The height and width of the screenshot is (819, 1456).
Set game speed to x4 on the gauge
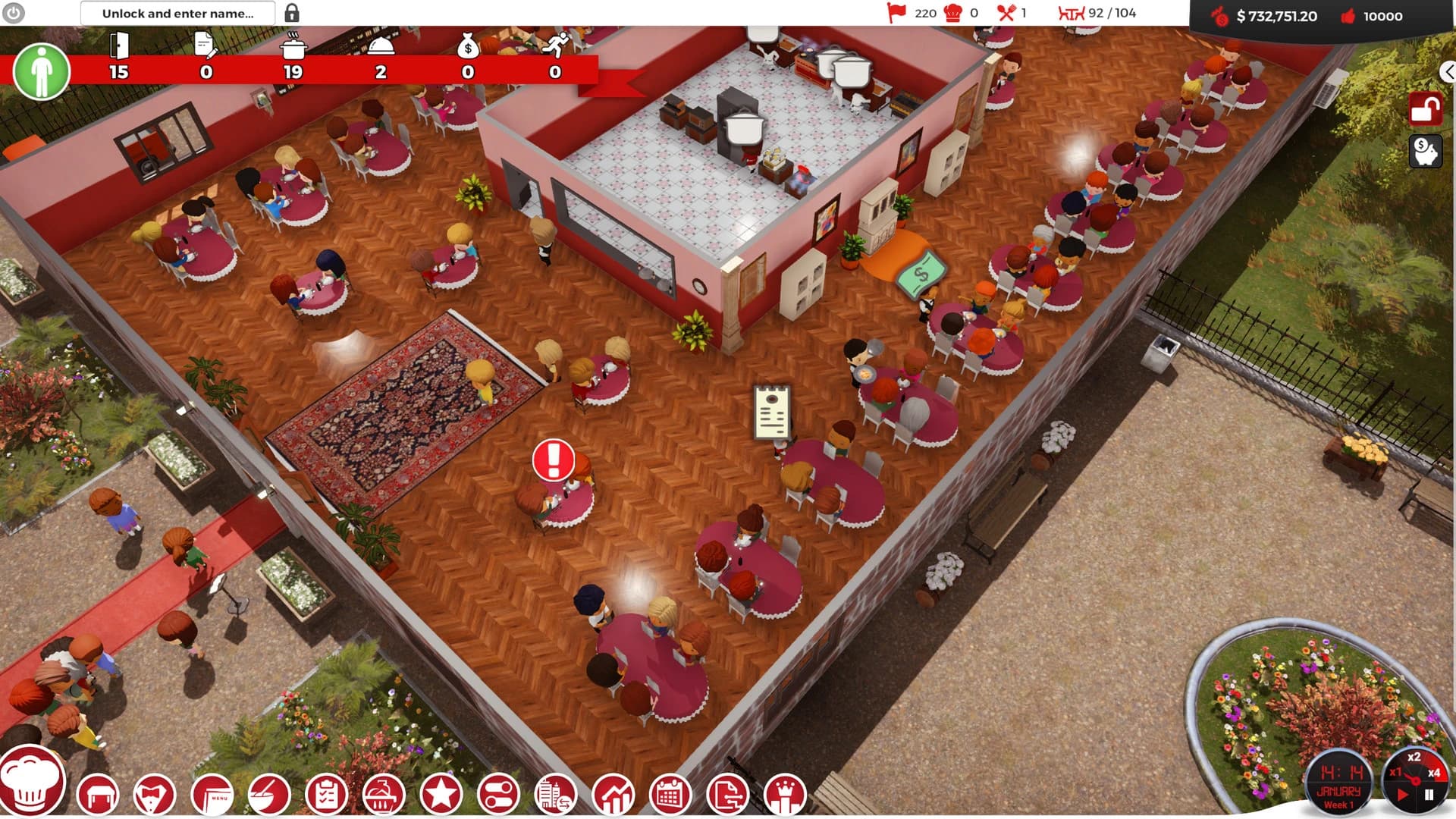point(1434,773)
